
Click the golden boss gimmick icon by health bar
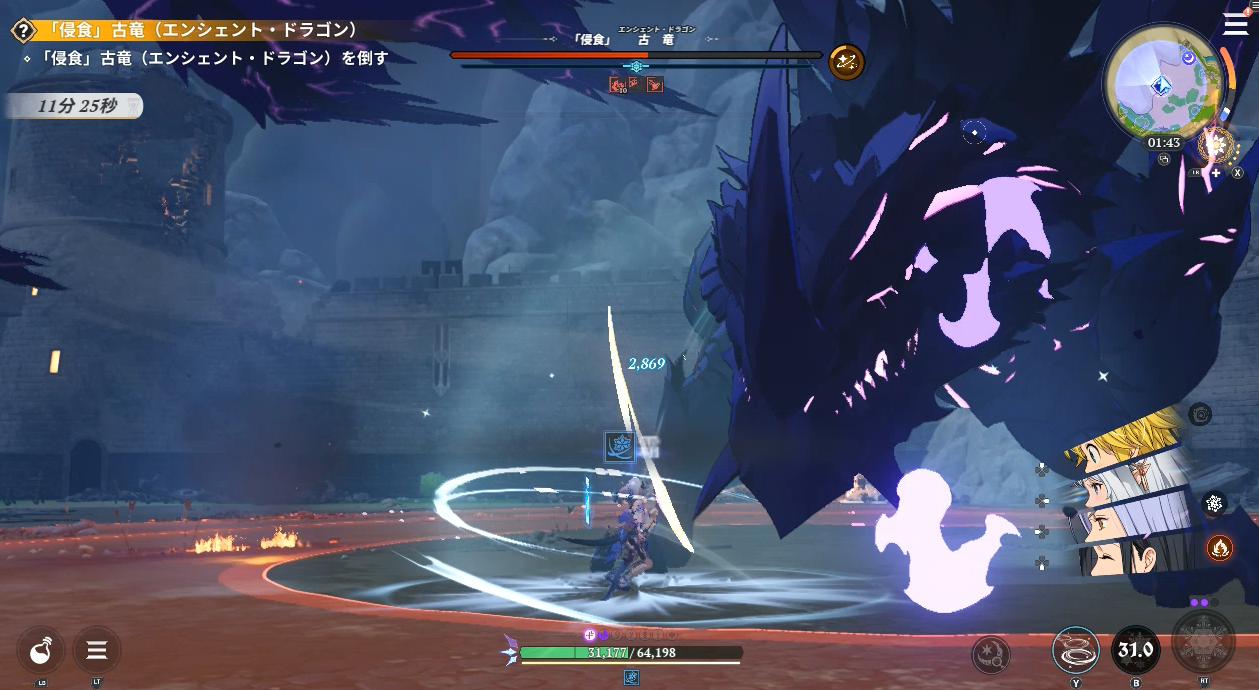[x=846, y=62]
